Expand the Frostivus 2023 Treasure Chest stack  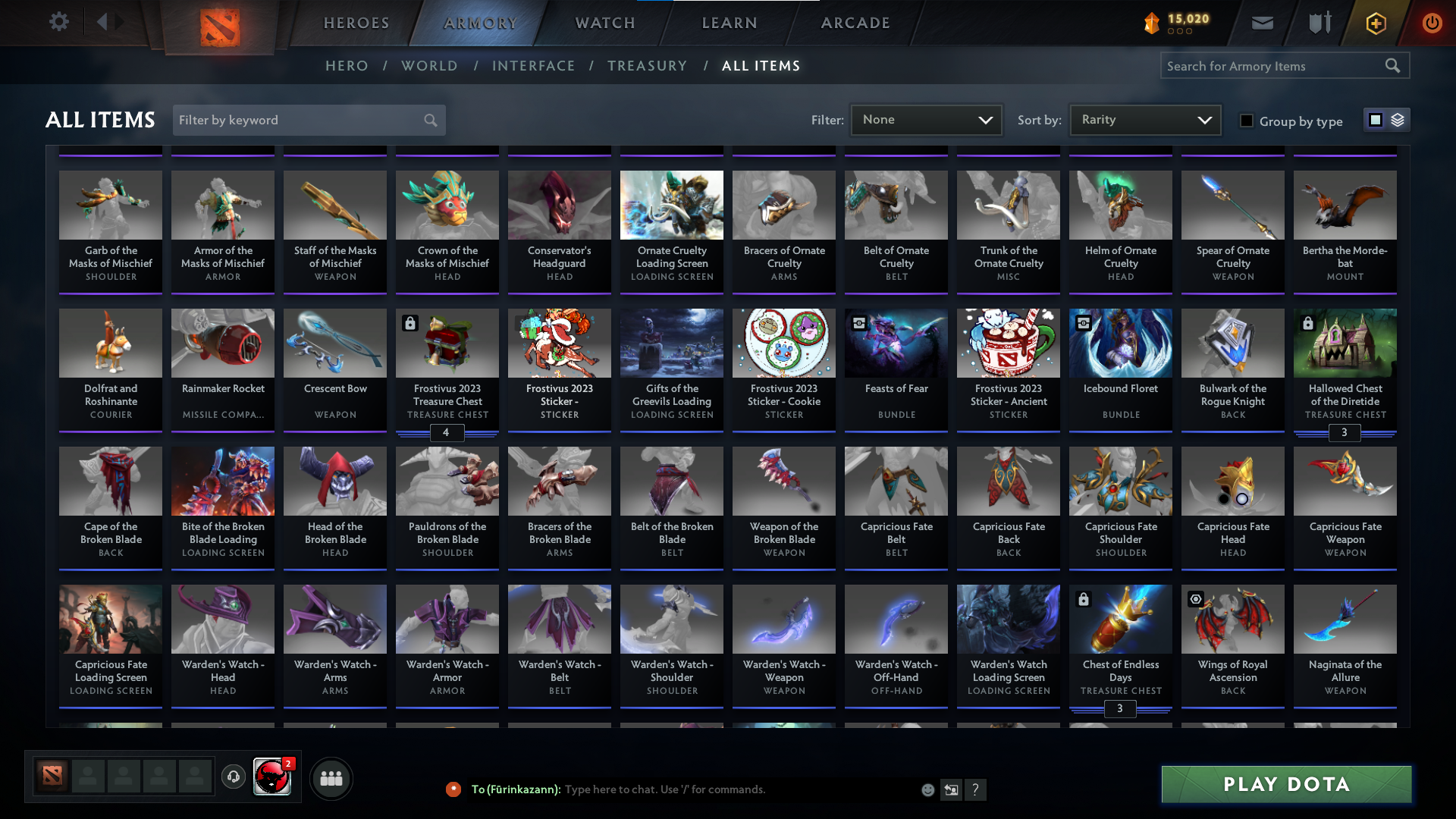pyautogui.click(x=447, y=432)
